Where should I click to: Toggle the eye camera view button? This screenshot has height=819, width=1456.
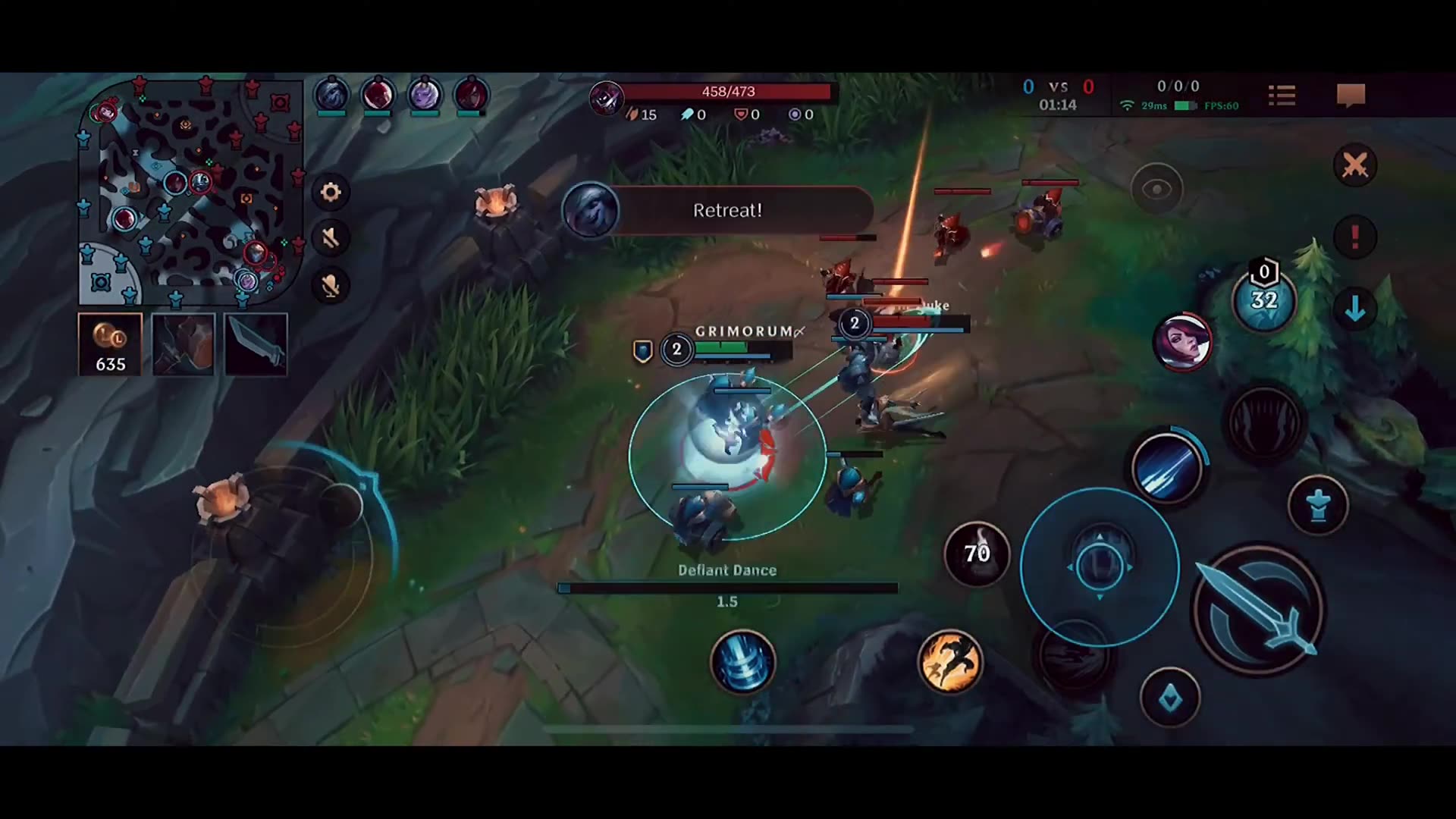(x=1156, y=190)
